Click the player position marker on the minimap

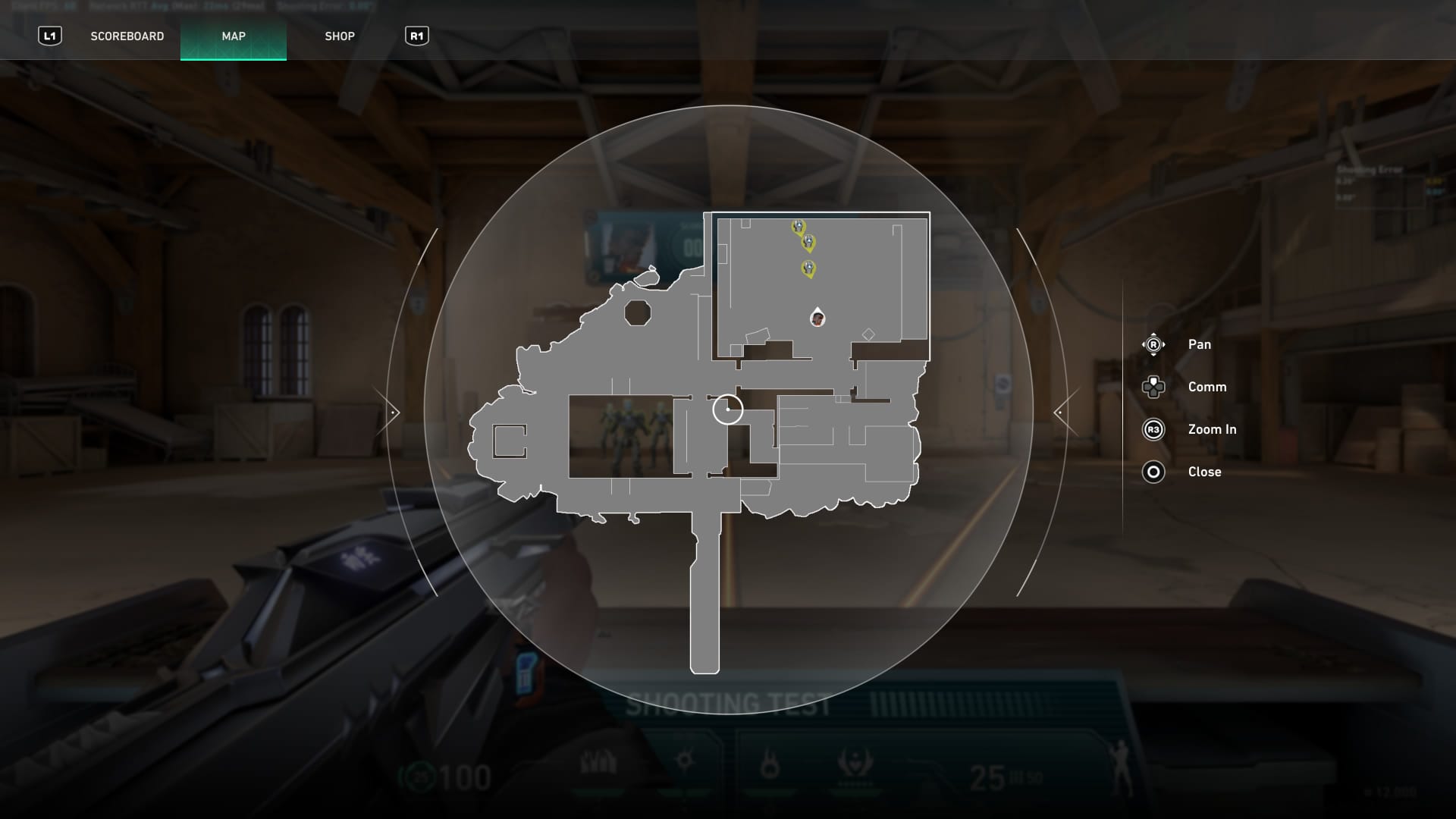817,316
